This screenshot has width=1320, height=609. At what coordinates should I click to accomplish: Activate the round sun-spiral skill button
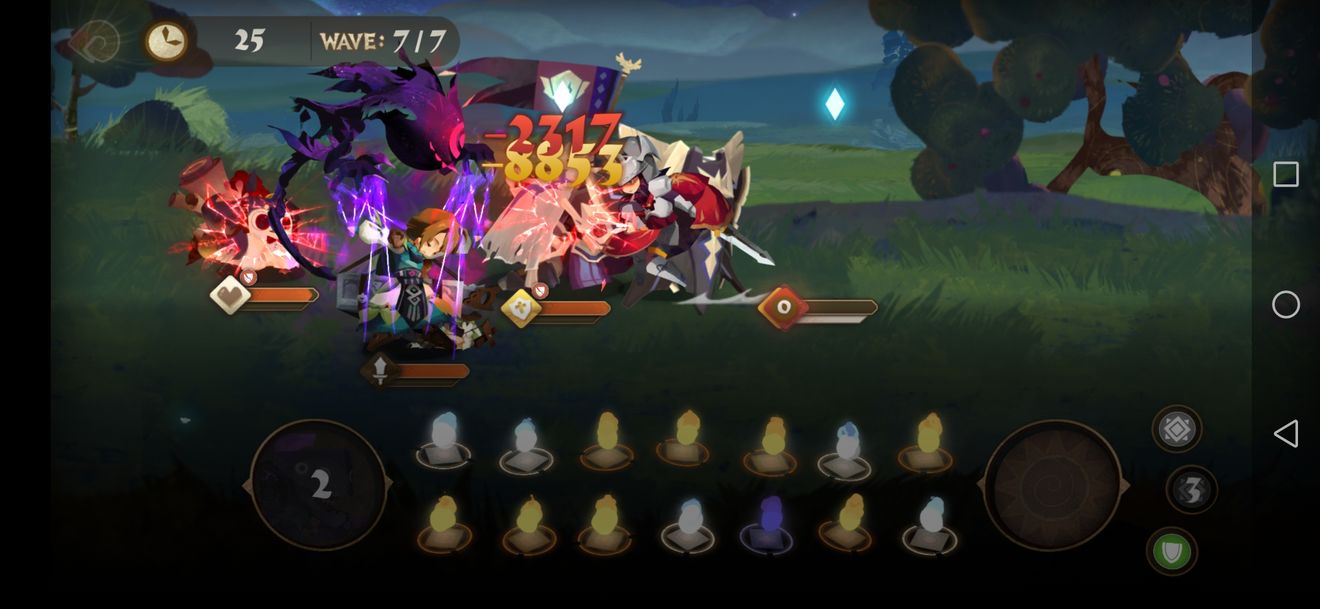[x=1052, y=485]
